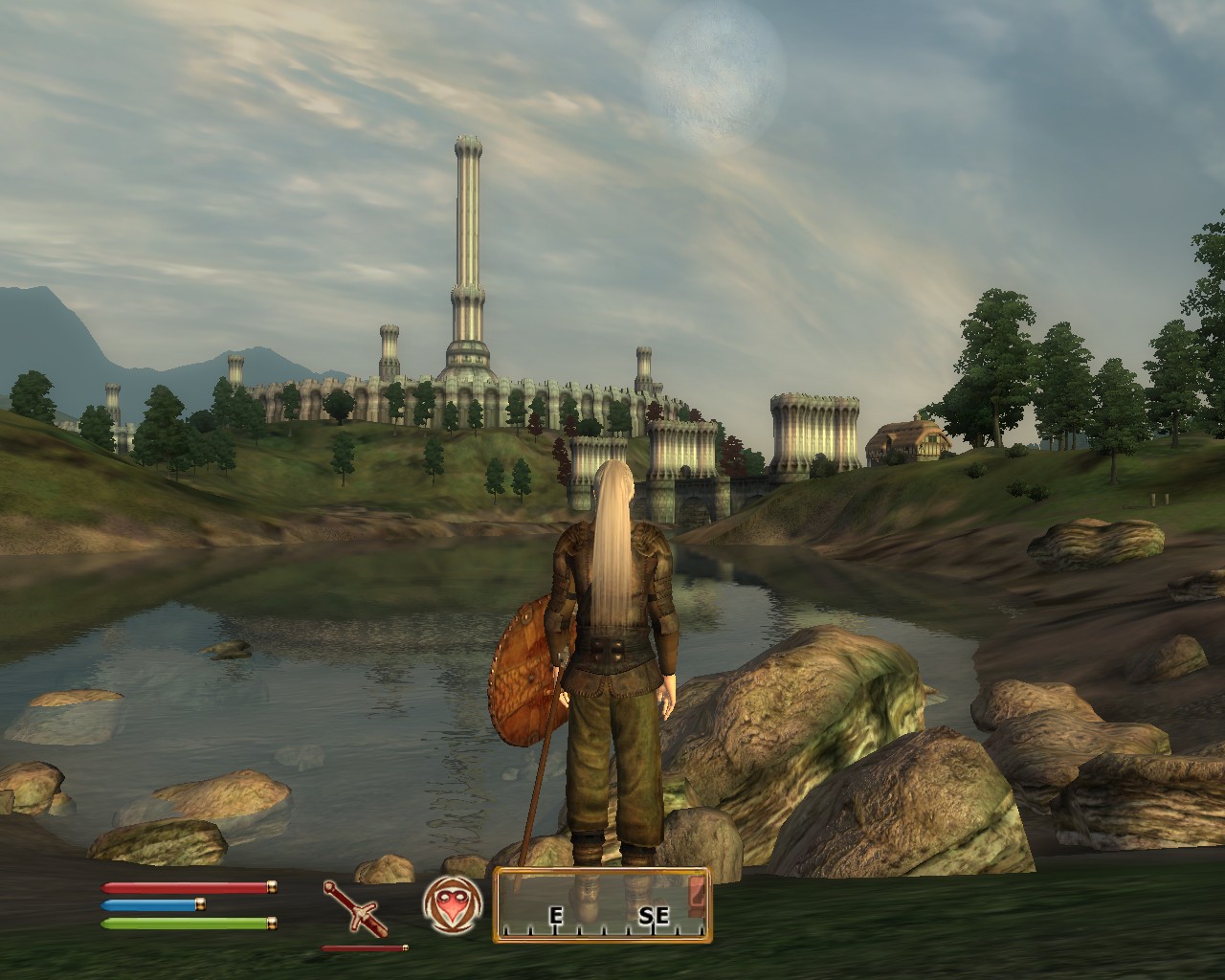This screenshot has height=980, width=1225.
Task: Click the compass direction bar
Action: [602, 905]
